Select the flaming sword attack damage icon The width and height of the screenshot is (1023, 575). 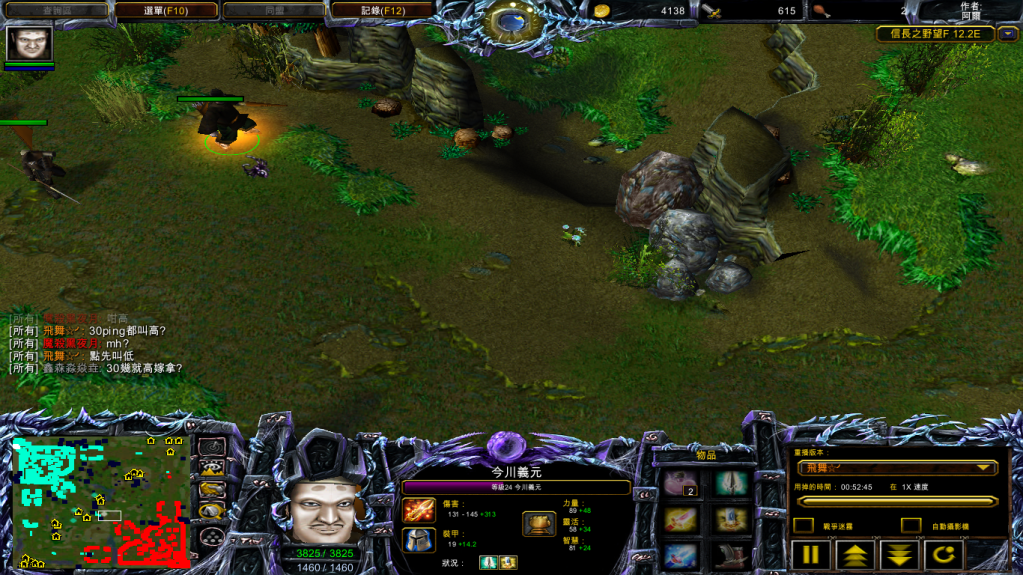coord(417,510)
